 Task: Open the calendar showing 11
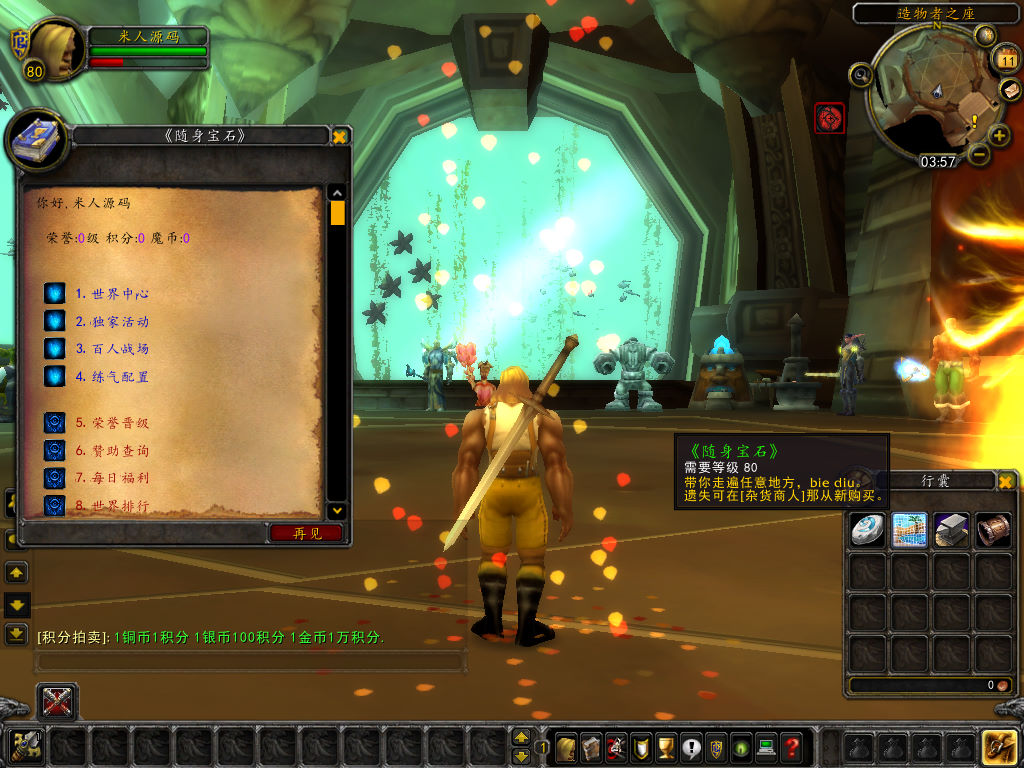click(1008, 60)
